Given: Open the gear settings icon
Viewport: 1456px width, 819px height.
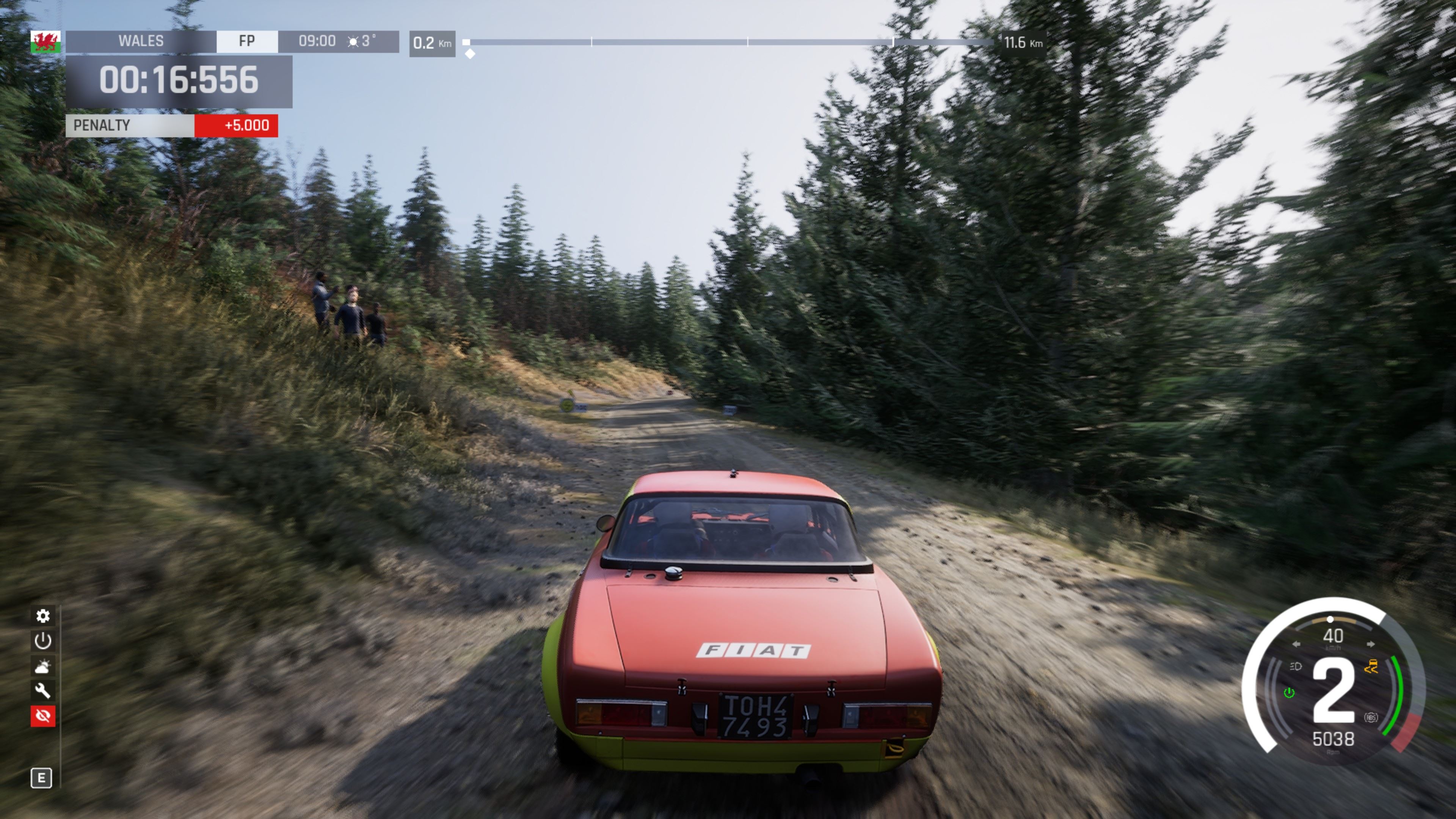Looking at the screenshot, I should pyautogui.click(x=43, y=615).
